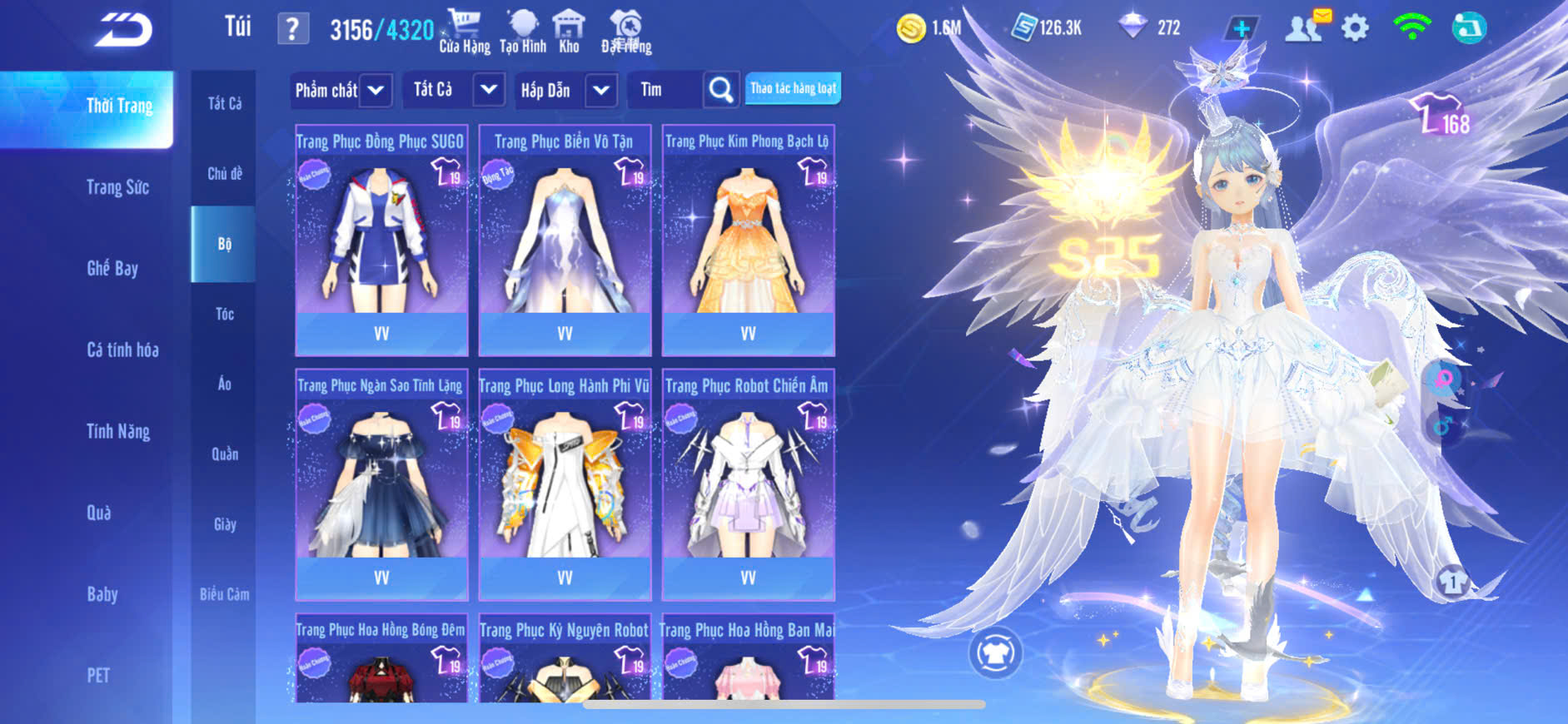Open the gear settings icon

pyautogui.click(x=1355, y=28)
